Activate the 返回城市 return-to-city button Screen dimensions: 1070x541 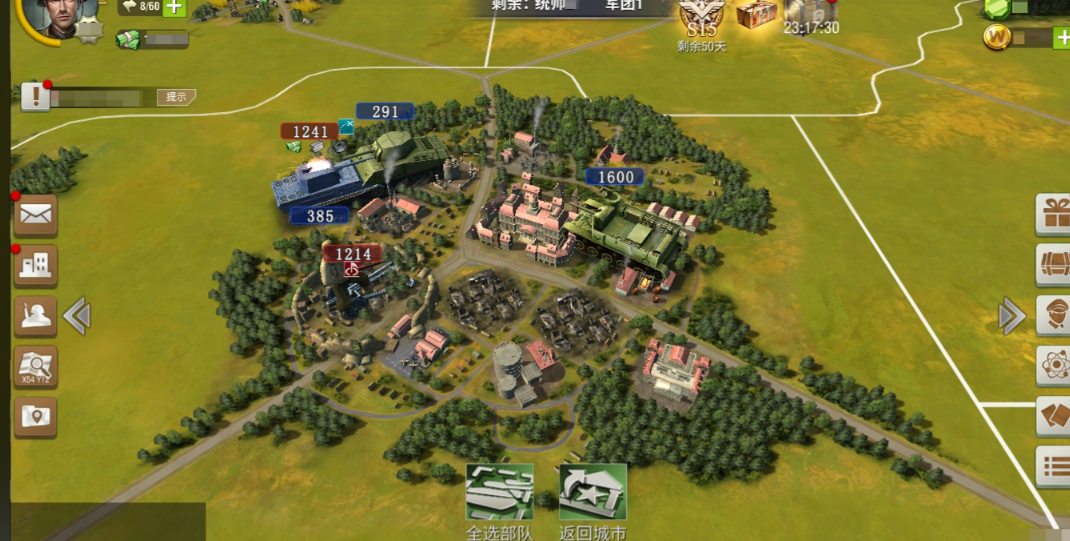(x=592, y=493)
